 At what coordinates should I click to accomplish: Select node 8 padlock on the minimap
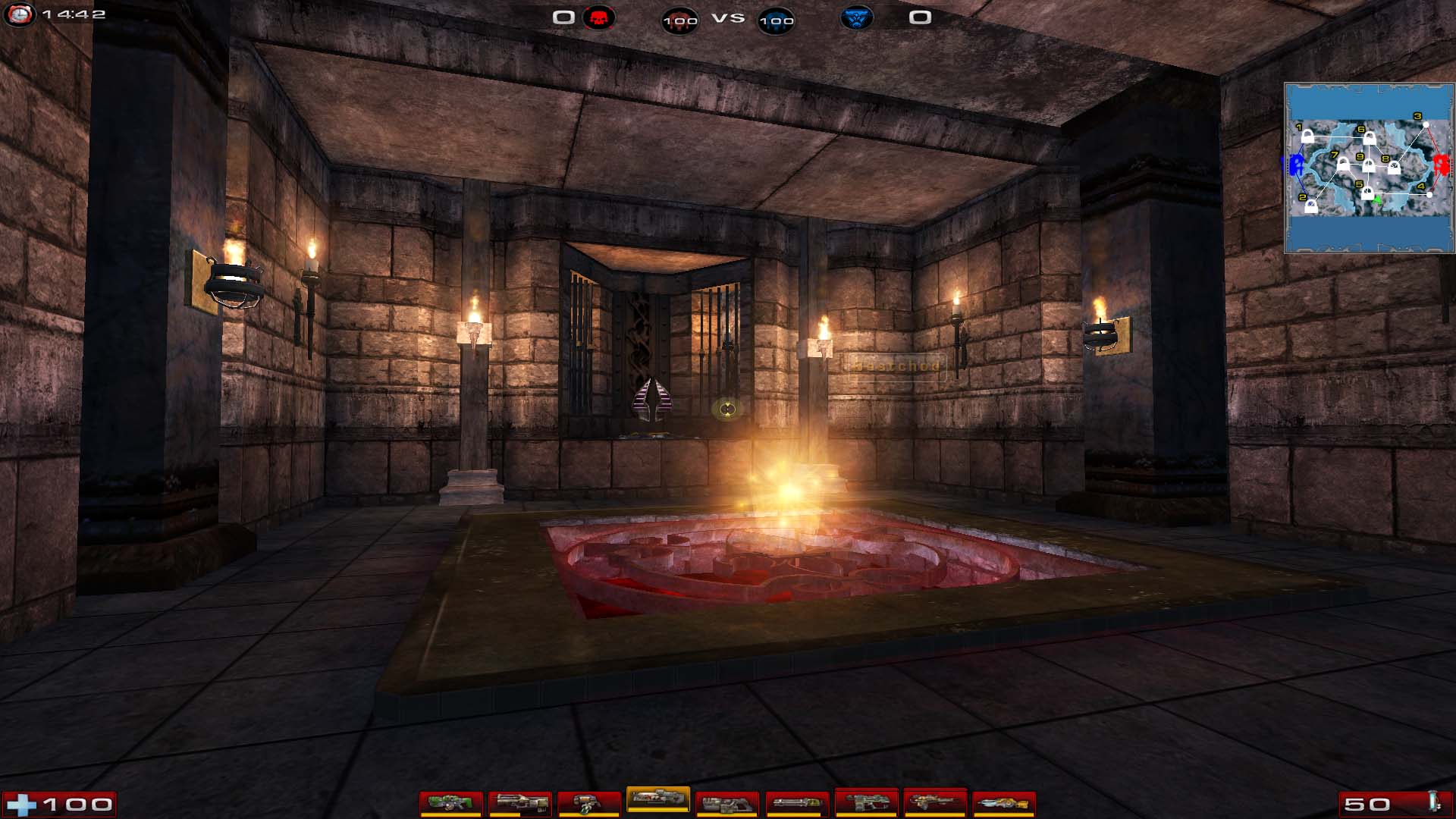coord(1394,168)
